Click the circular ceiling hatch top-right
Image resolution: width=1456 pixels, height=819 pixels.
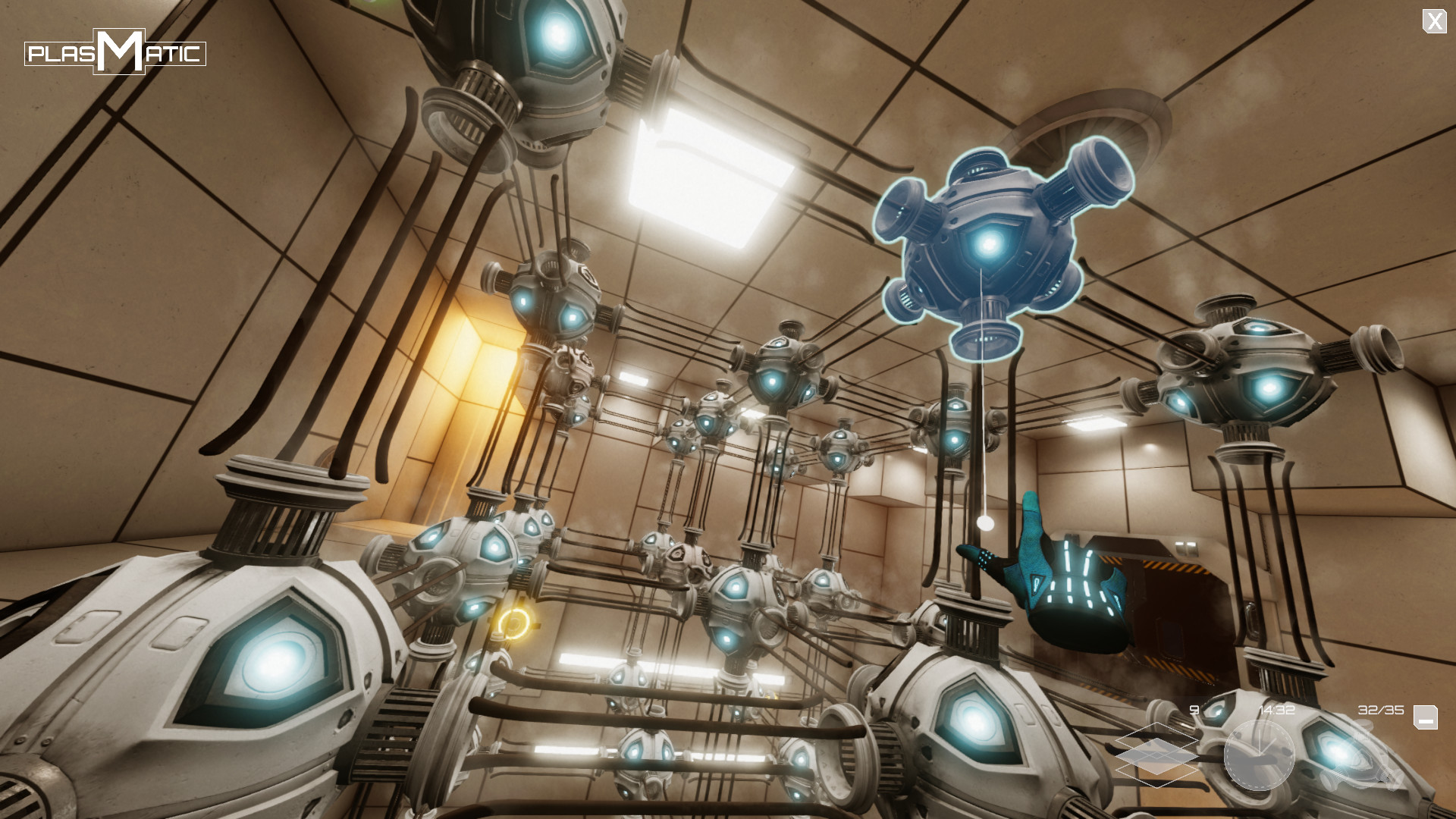pos(1092,121)
